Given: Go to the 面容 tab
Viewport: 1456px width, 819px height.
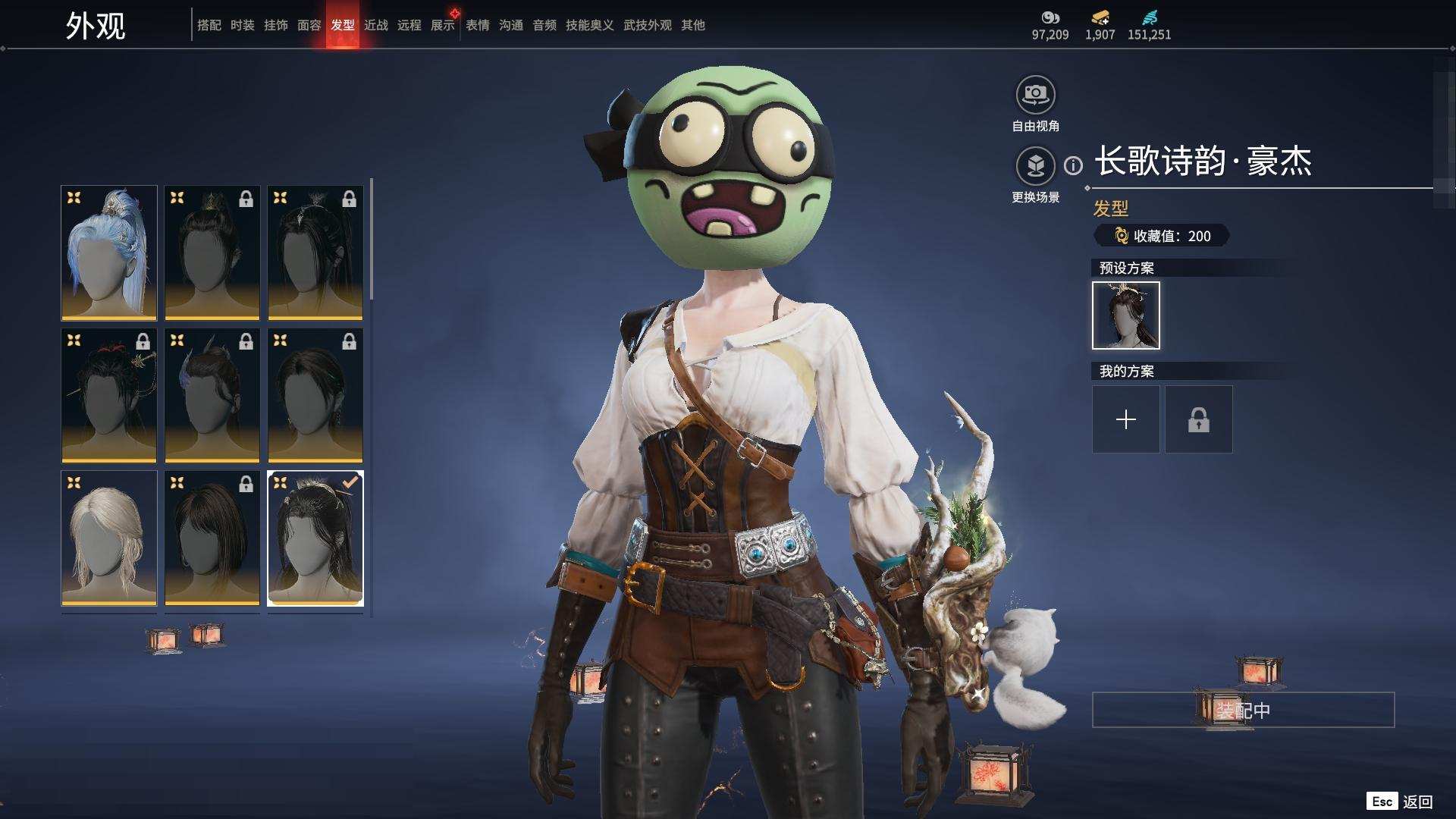Looking at the screenshot, I should tap(309, 25).
